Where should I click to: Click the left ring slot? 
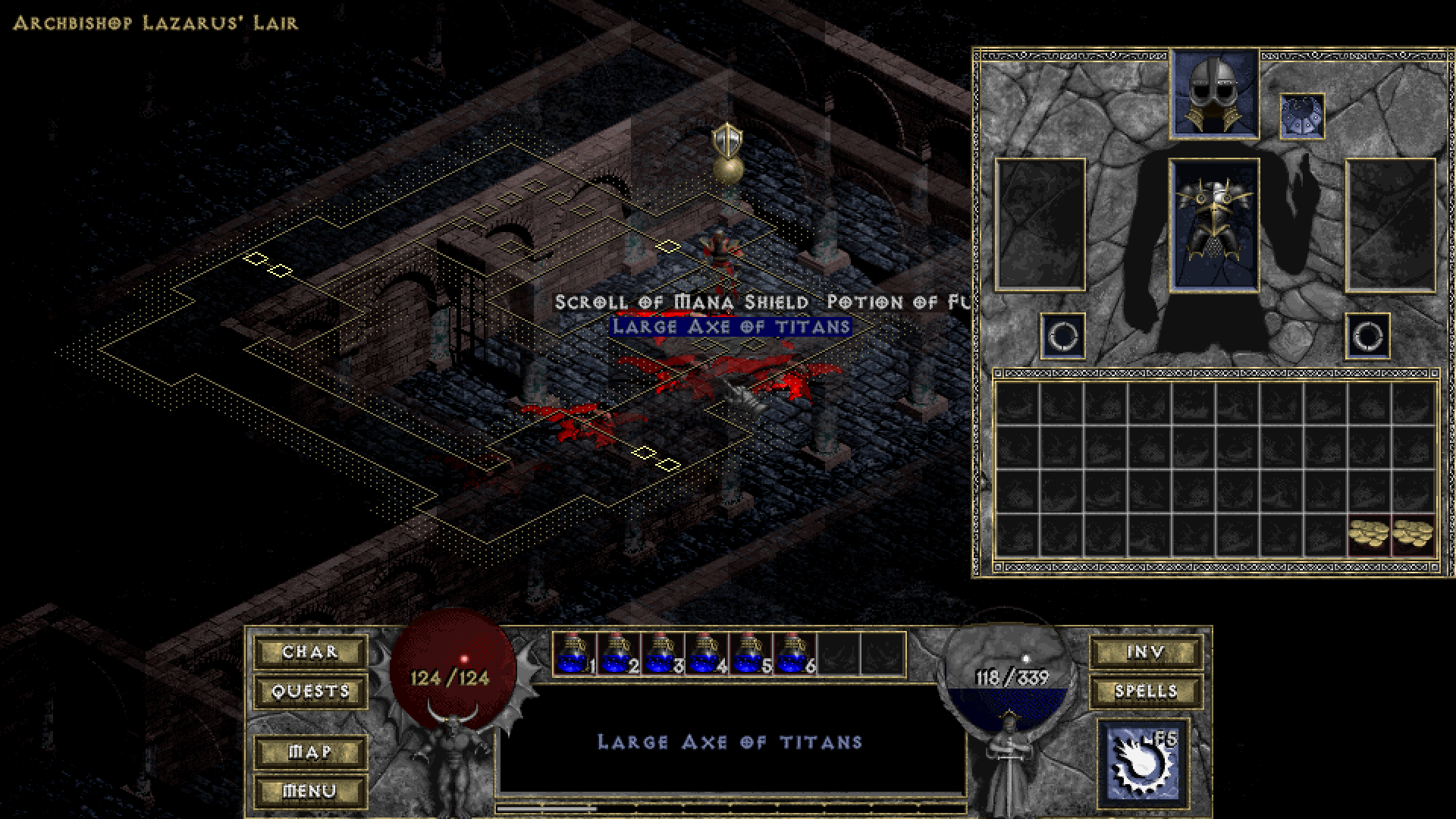point(1061,335)
